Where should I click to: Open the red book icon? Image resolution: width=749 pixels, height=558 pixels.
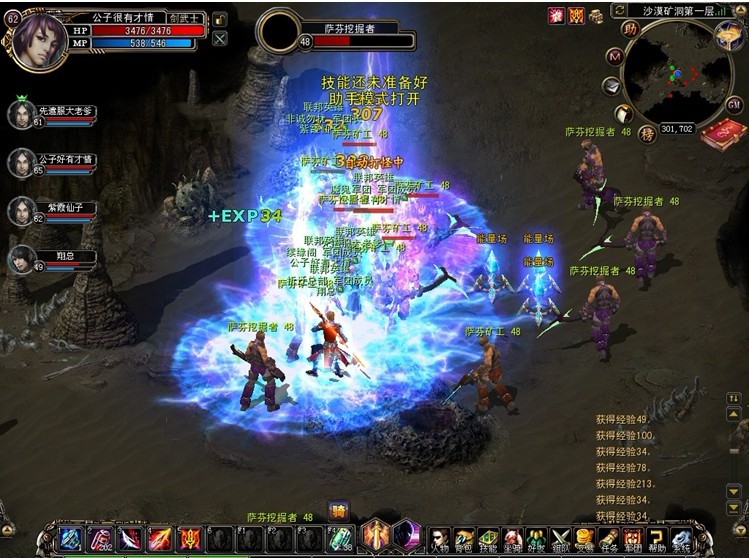pos(721,134)
